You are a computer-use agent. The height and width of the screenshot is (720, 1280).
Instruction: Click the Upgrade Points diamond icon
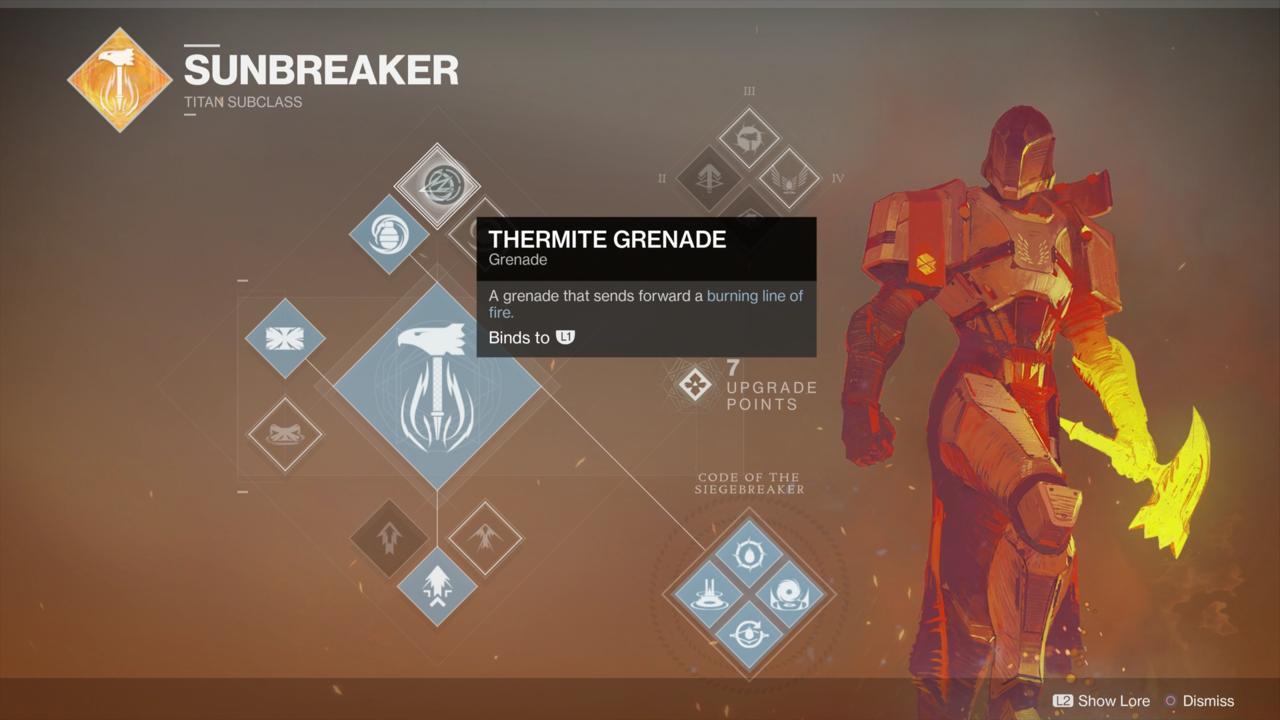(x=695, y=385)
